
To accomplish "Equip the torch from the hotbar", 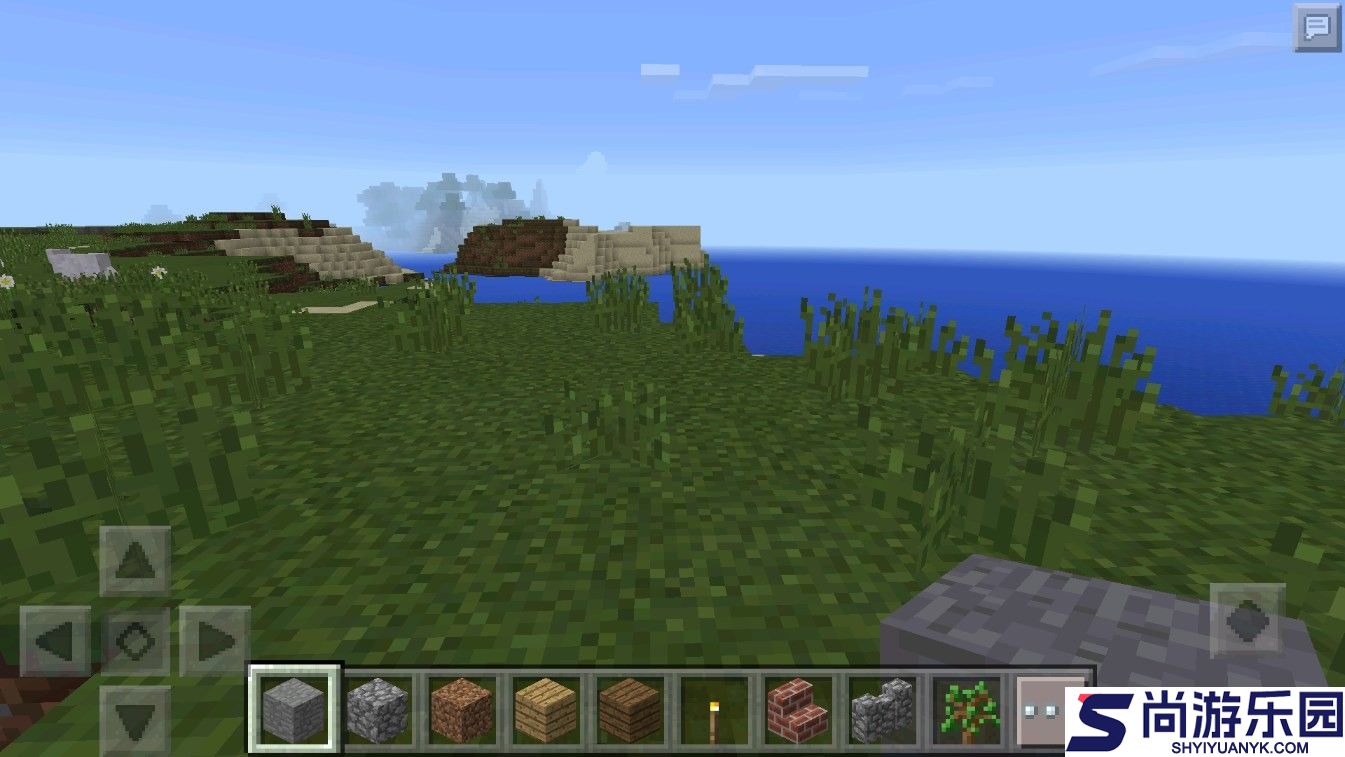I will pos(714,710).
